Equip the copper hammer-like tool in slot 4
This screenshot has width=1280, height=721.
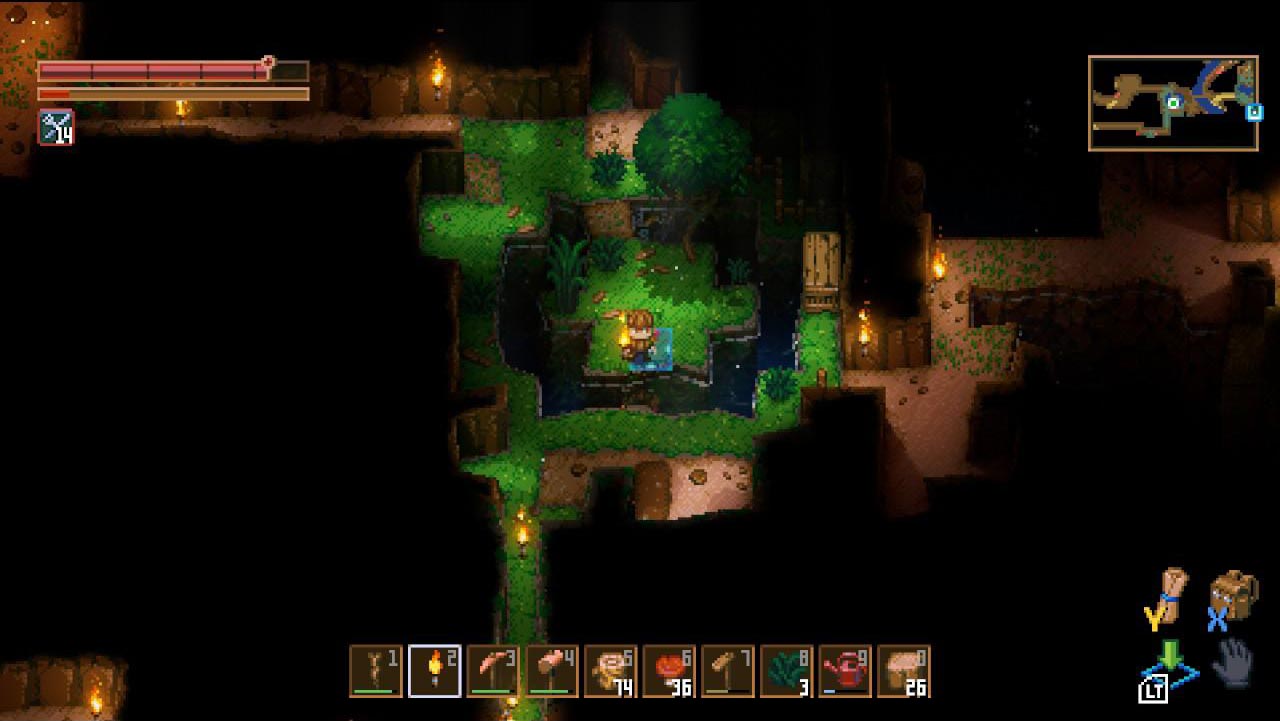coord(552,670)
